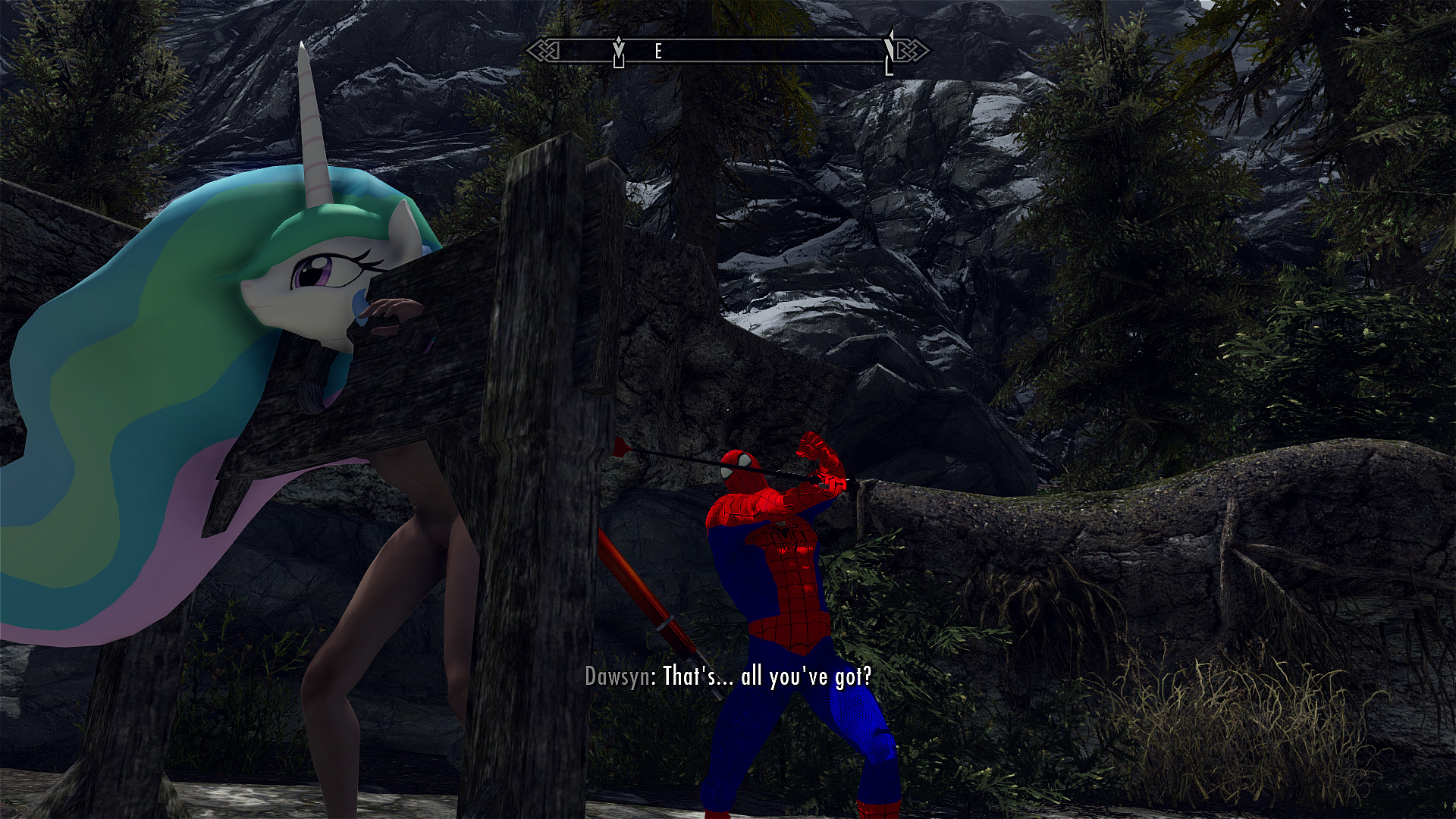Select the marker at the compass's right end

click(x=890, y=52)
